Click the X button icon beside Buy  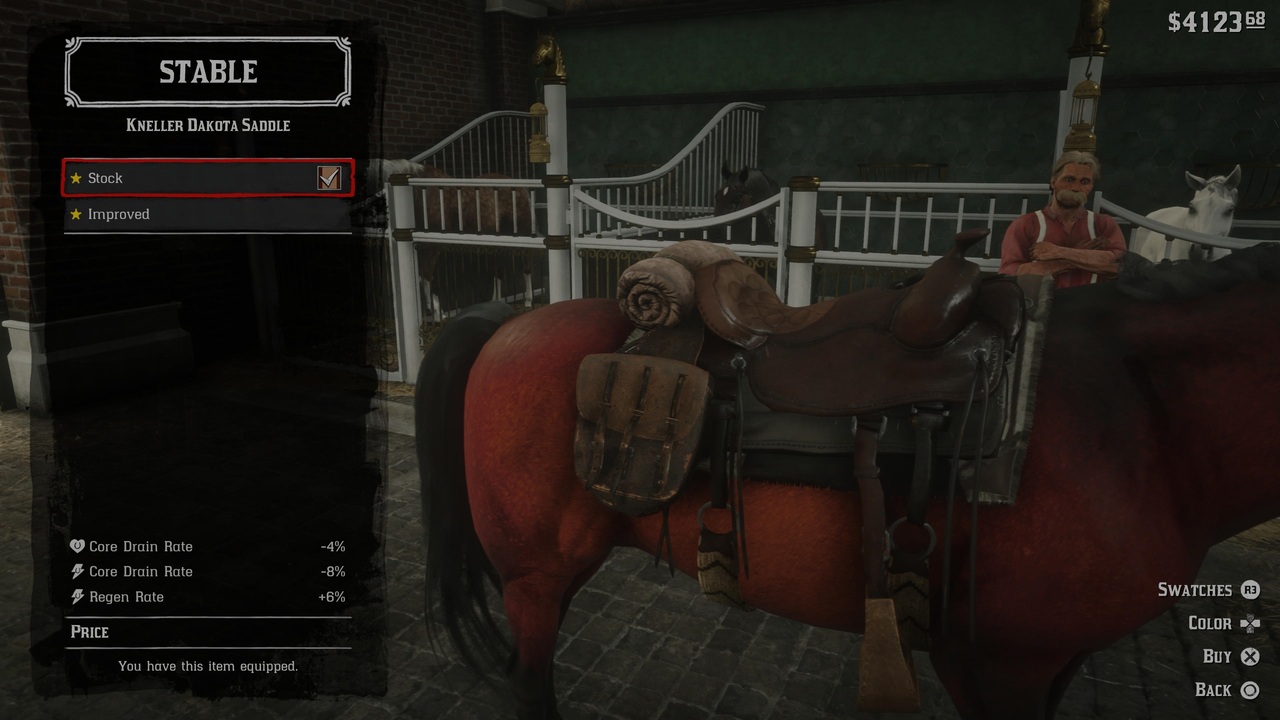click(x=1250, y=656)
